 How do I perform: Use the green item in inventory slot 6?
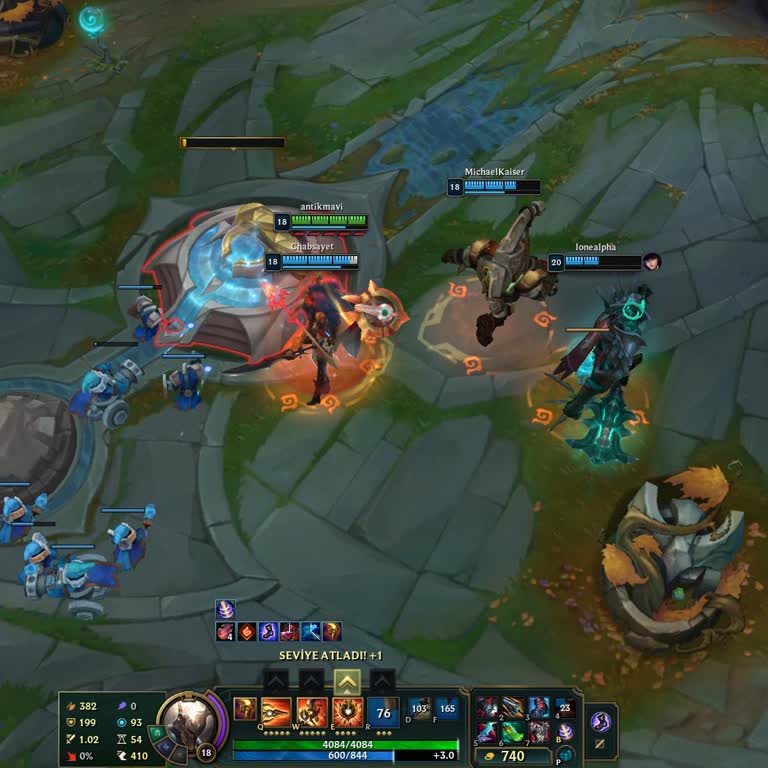click(x=513, y=732)
